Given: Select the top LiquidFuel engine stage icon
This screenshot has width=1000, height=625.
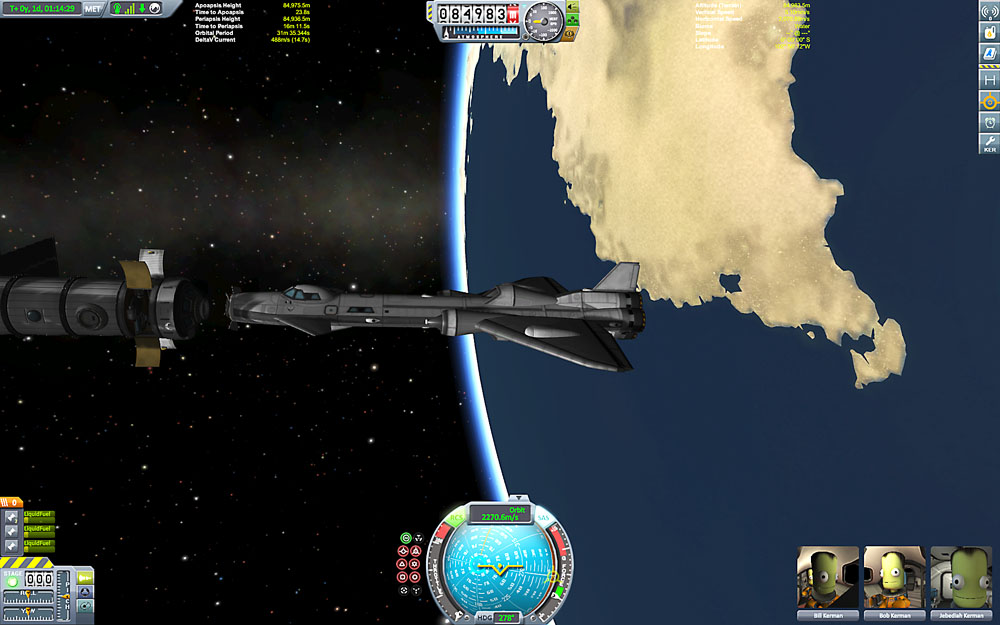Looking at the screenshot, I should pos(11,517).
